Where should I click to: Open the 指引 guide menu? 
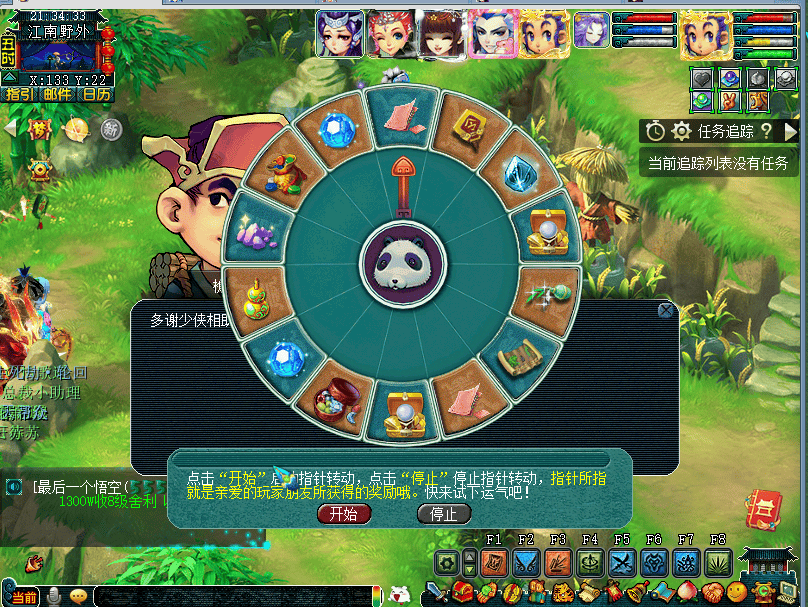20,94
